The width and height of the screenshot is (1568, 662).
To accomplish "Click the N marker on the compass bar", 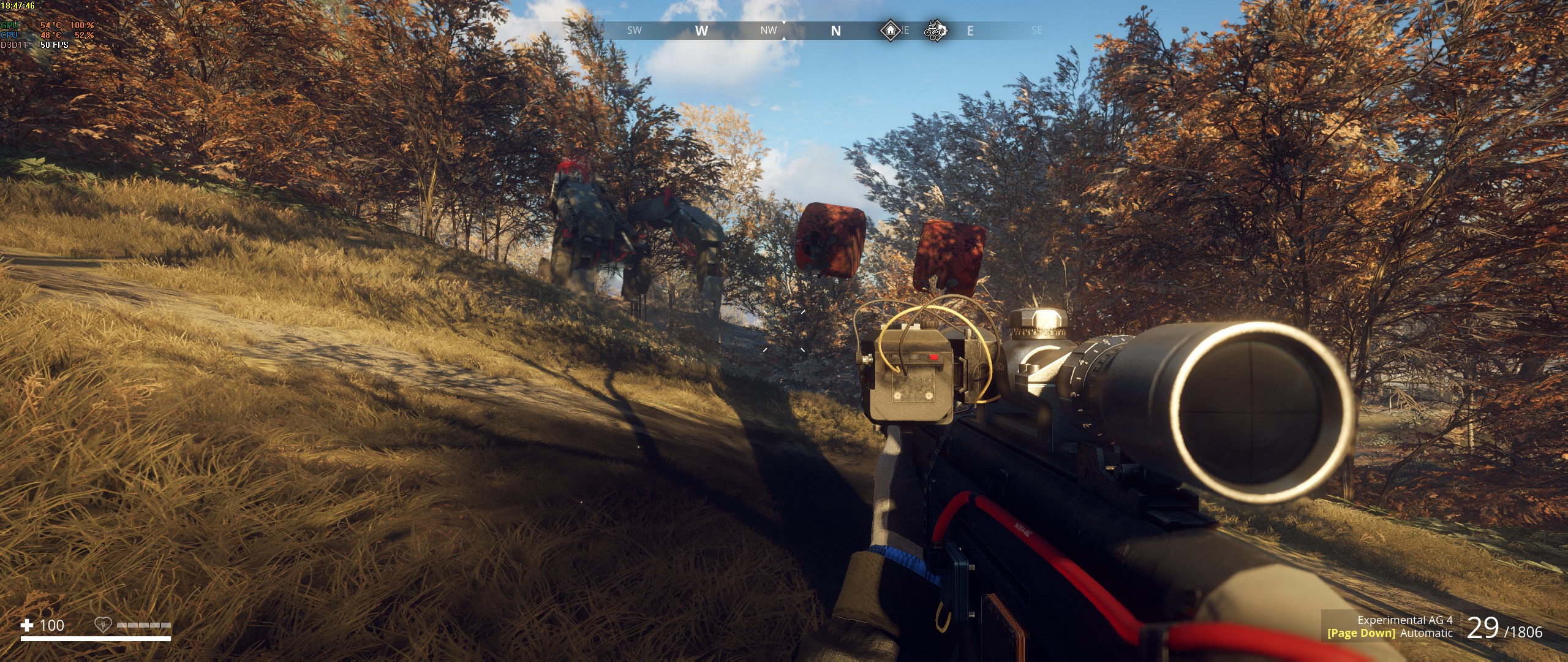I will pyautogui.click(x=835, y=30).
